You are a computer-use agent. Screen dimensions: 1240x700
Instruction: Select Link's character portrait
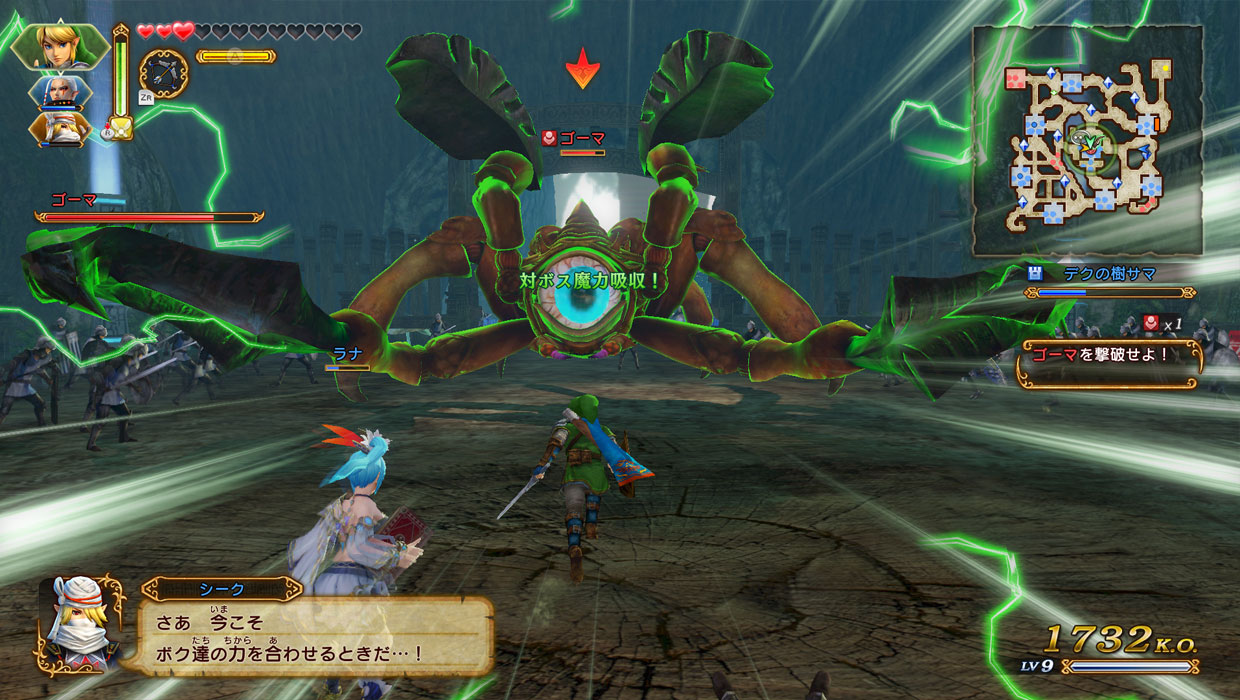pos(60,46)
